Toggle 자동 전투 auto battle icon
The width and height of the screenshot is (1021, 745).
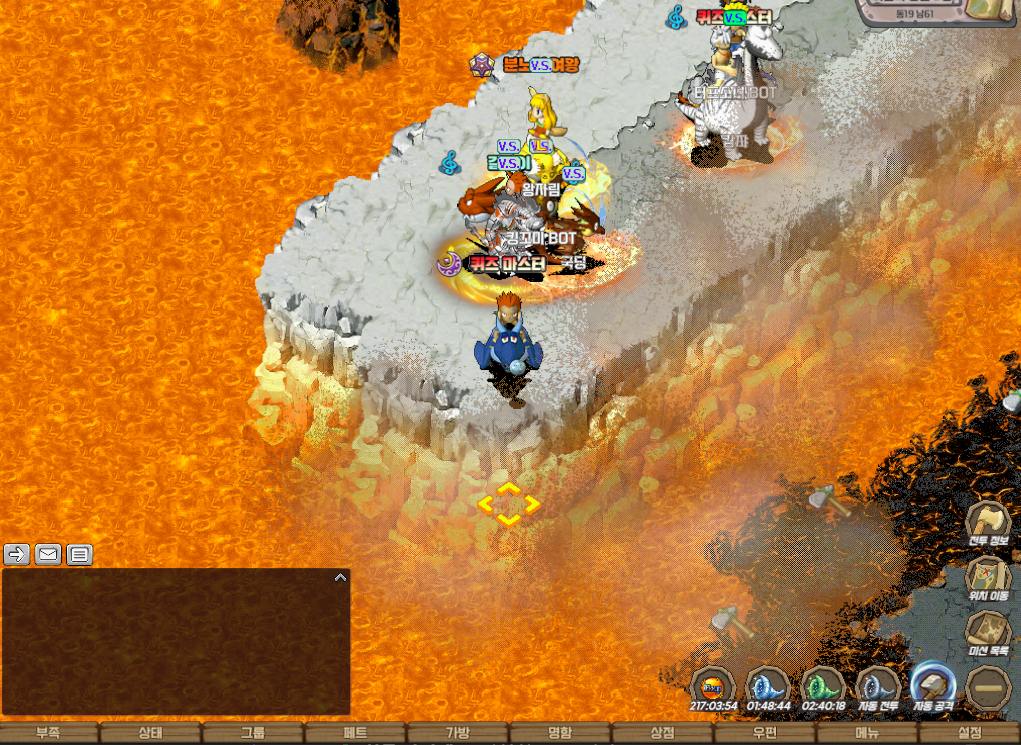(x=877, y=687)
